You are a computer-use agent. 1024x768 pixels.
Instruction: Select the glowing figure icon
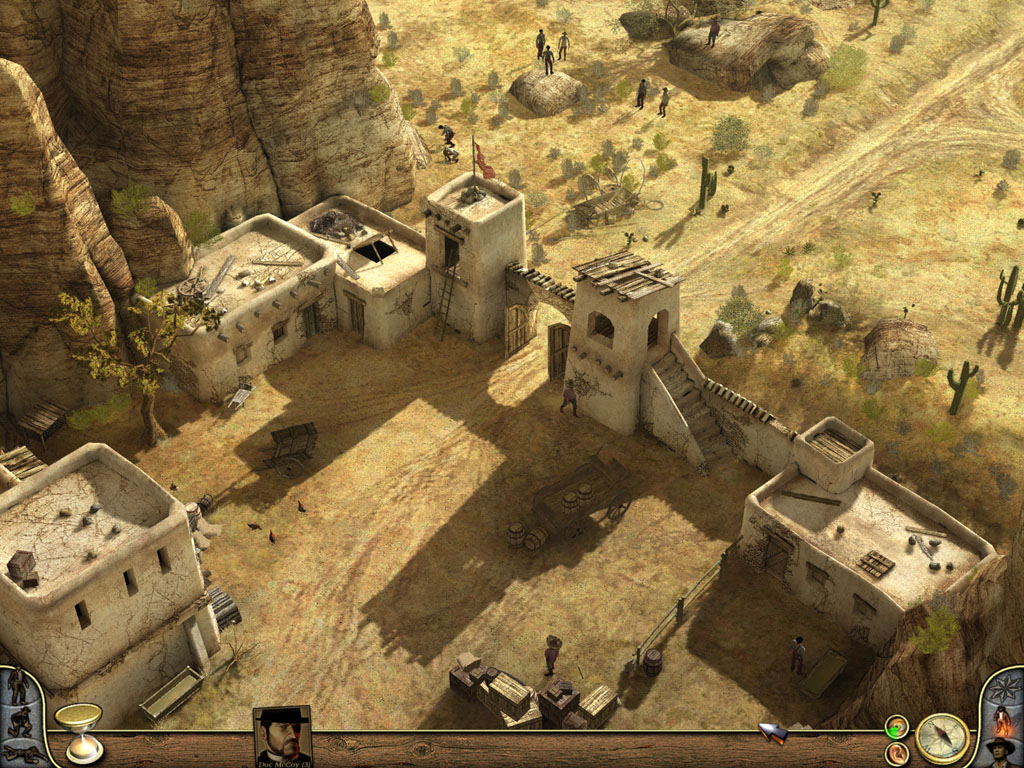pyautogui.click(x=1002, y=721)
